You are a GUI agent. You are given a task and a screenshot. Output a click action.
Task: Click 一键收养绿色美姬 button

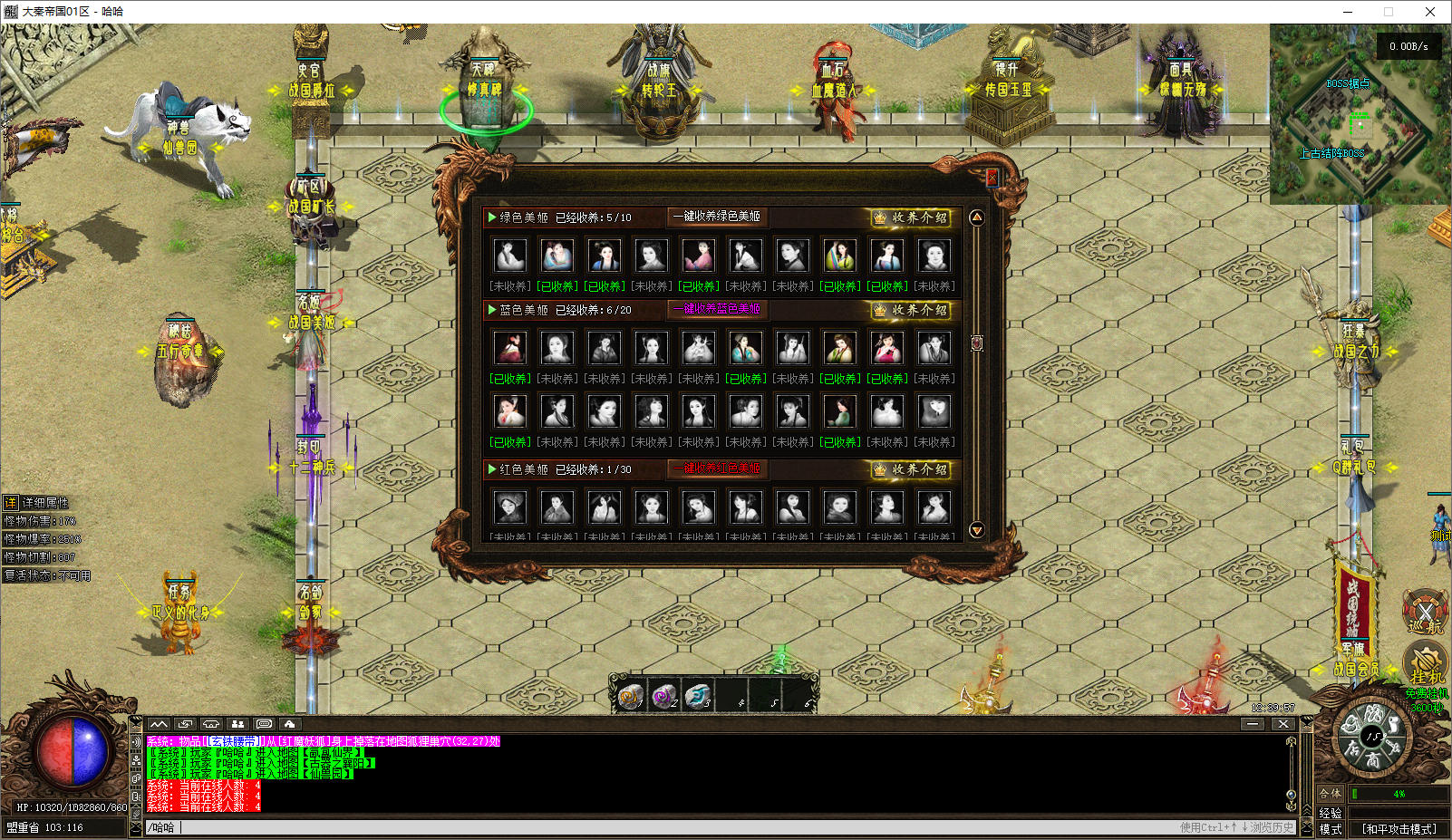[717, 217]
